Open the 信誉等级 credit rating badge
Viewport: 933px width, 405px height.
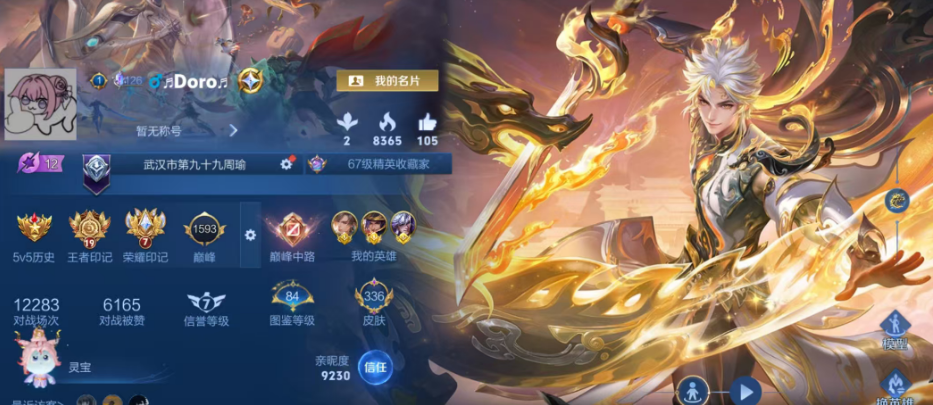pos(206,301)
